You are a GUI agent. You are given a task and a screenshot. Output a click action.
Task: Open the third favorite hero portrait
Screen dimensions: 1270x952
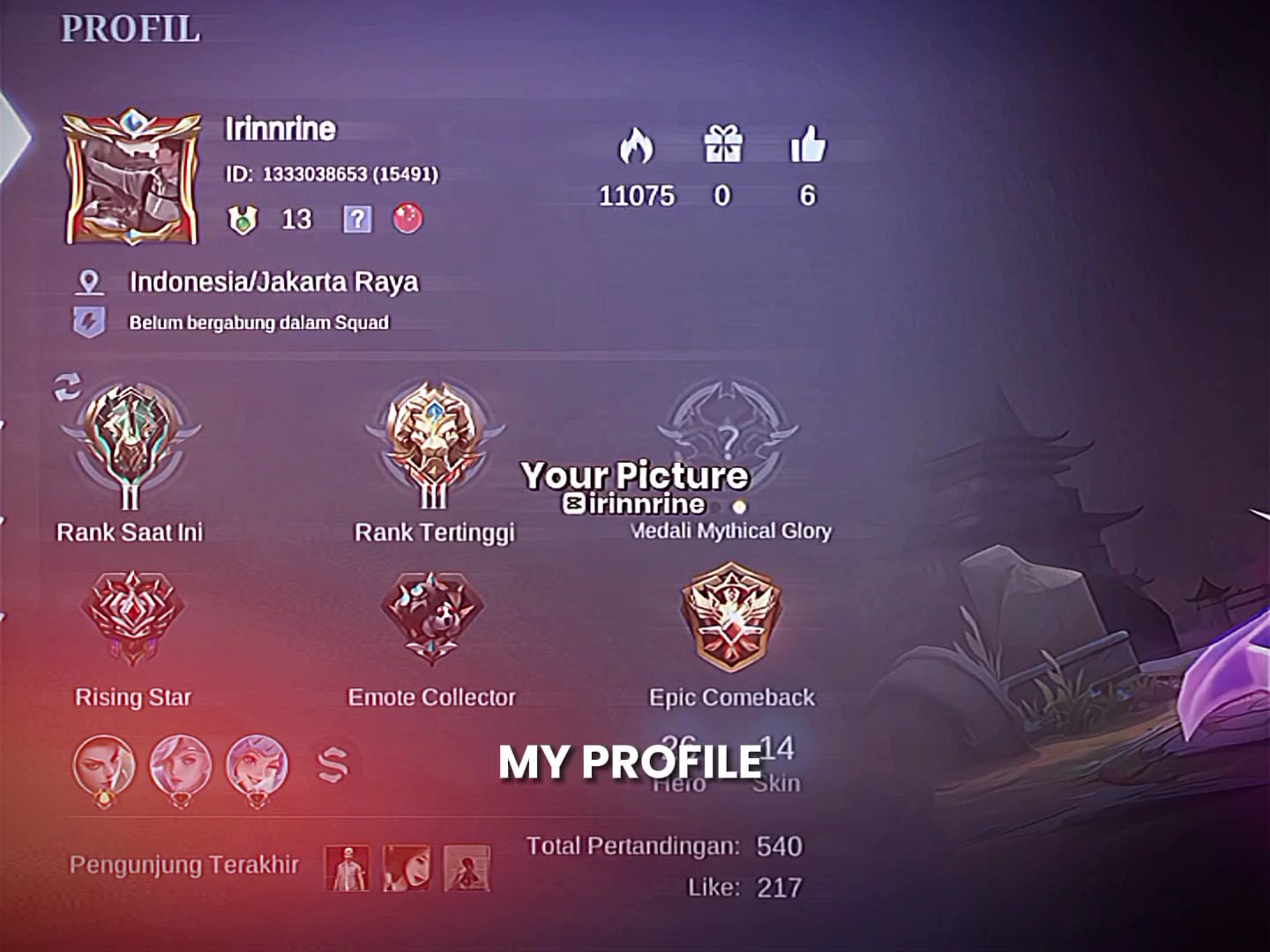click(257, 767)
